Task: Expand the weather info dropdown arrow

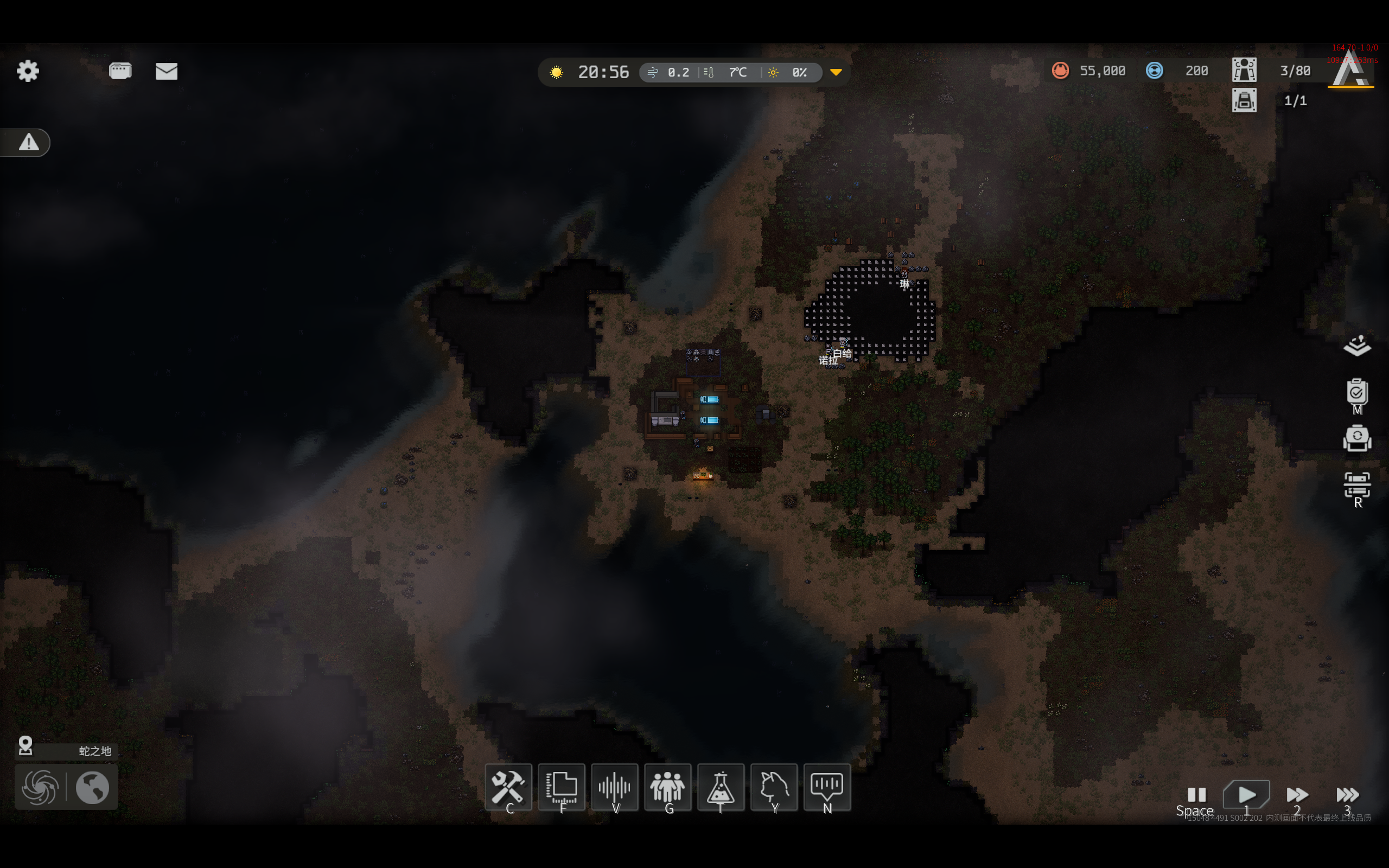Action: tap(836, 72)
